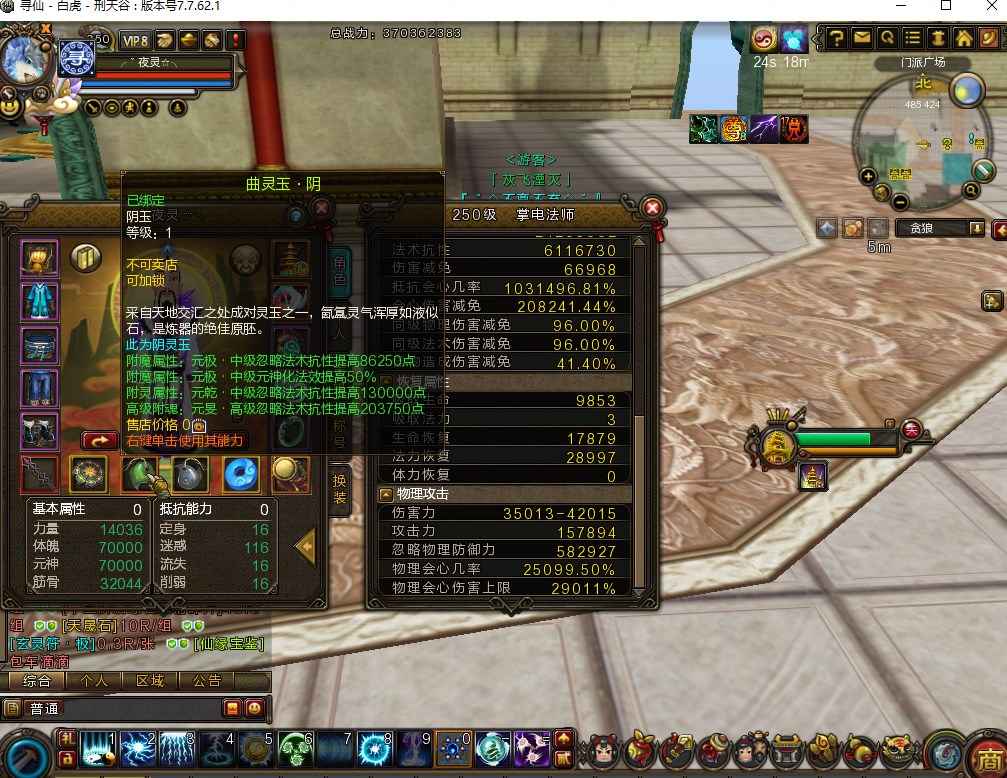Switch to the 个人 chat tab
Viewport: 1007px width, 778px height.
(94, 681)
